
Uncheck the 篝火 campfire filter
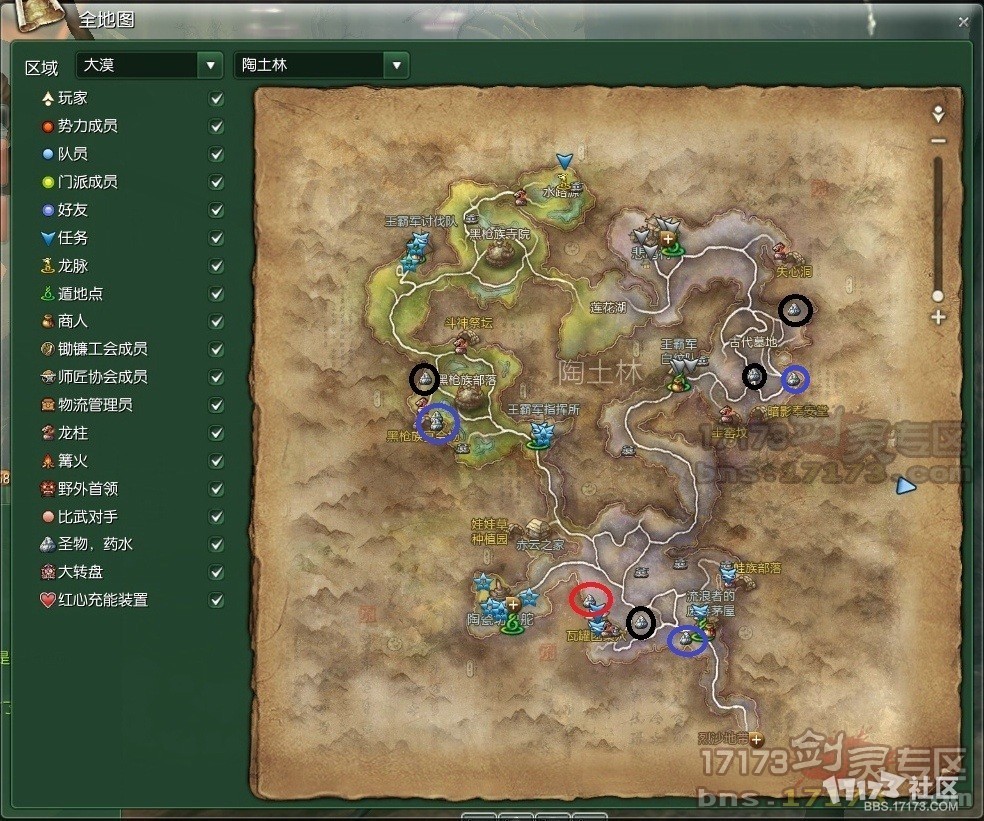coord(216,462)
